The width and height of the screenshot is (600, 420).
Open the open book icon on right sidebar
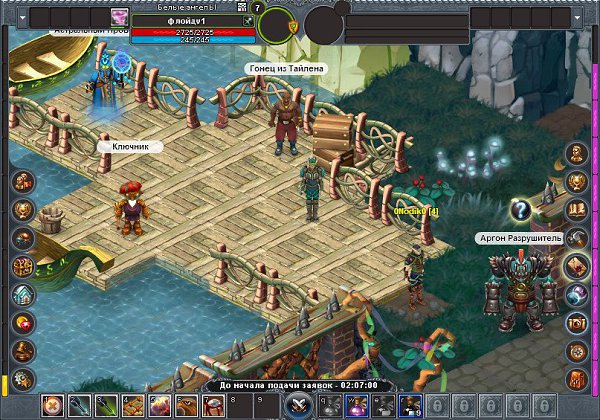tap(577, 210)
